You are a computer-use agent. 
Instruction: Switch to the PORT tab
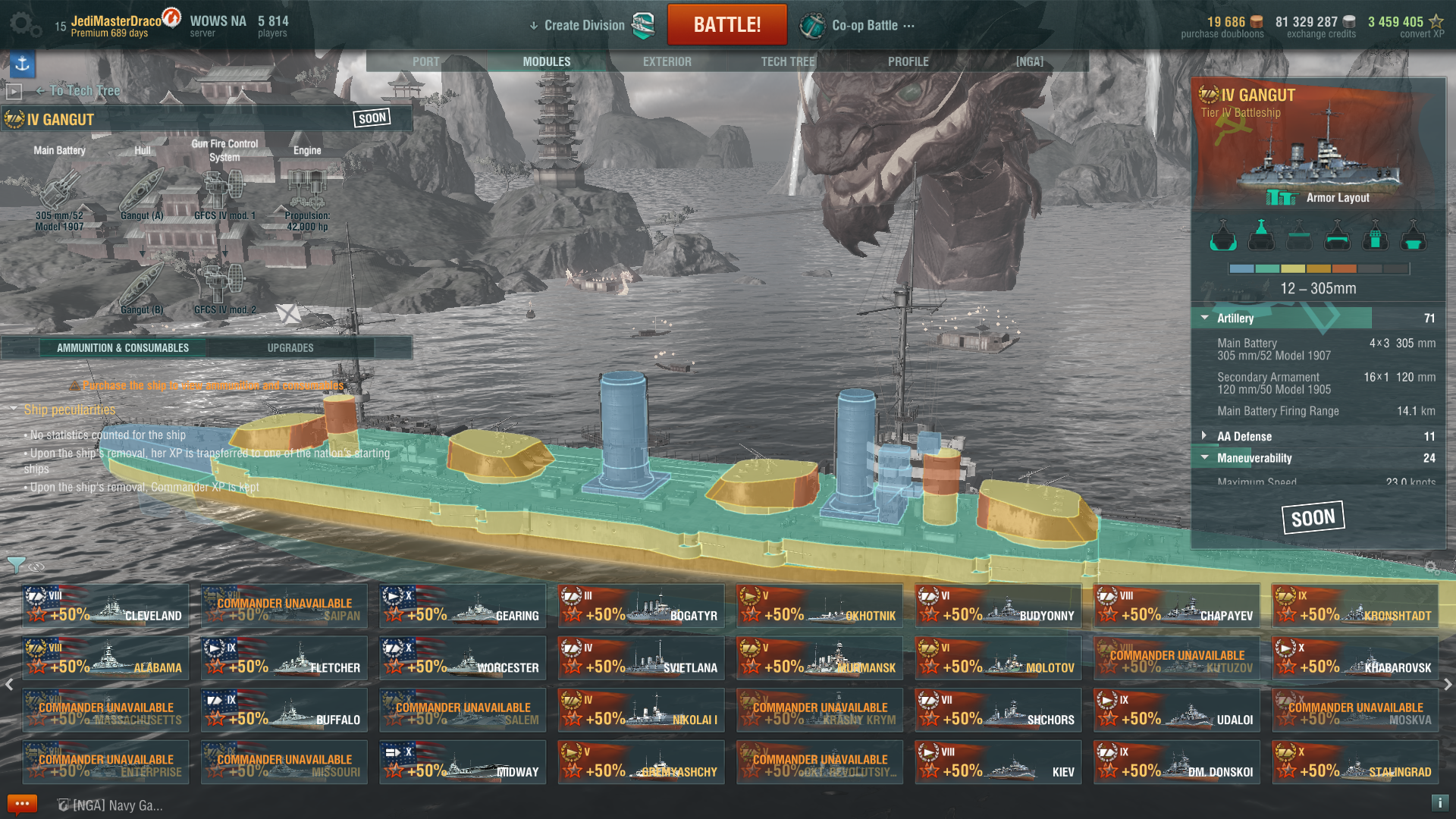[x=425, y=61]
